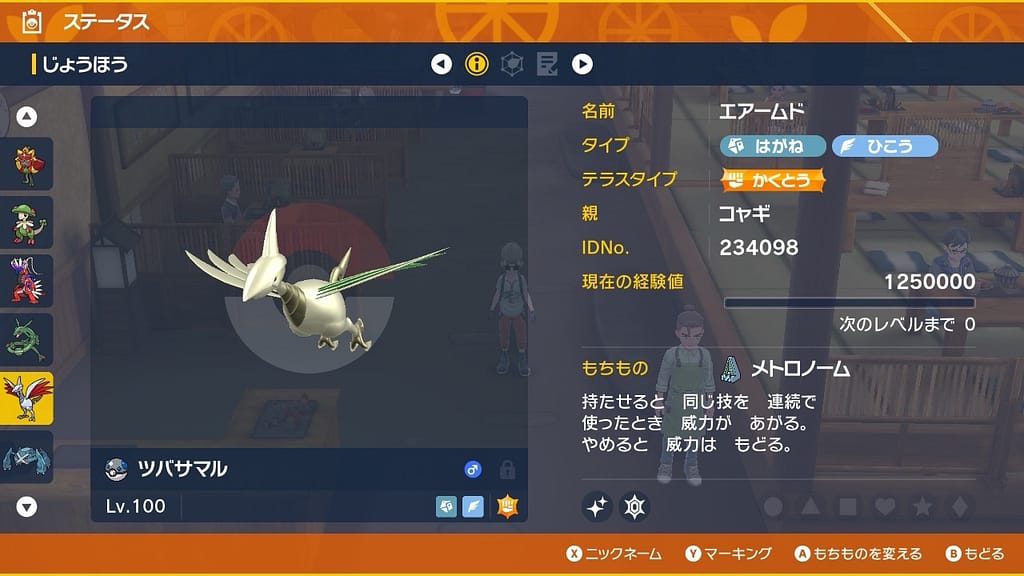Select the yellow info page tab

point(477,65)
